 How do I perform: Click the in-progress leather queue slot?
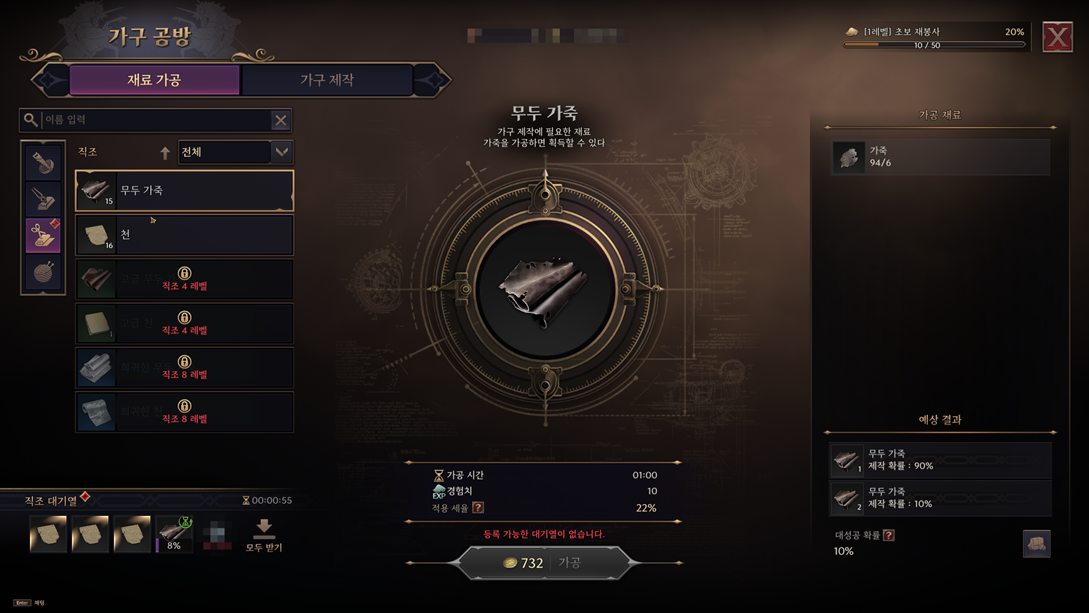[174, 535]
